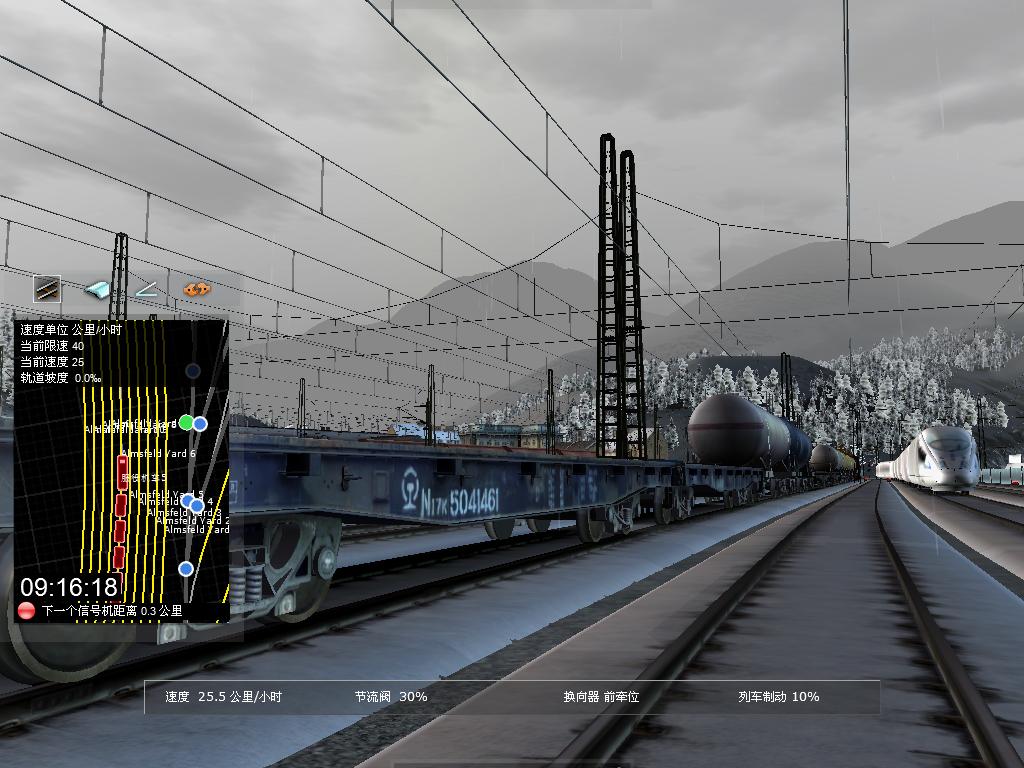Open the gradient angle icon above the map
Screen dimensions: 1024x768
coord(147,290)
